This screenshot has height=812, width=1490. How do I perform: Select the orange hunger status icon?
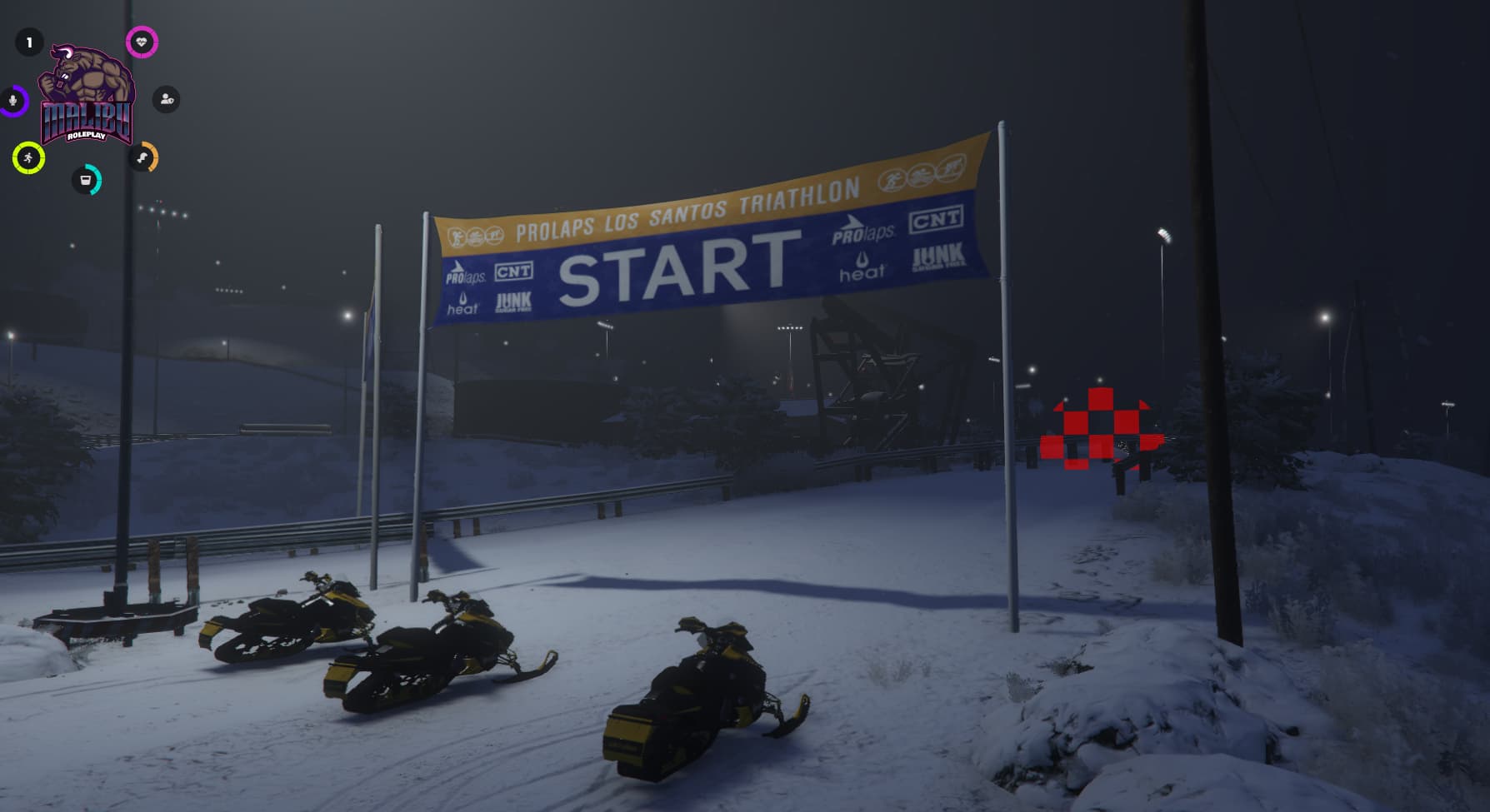[143, 157]
